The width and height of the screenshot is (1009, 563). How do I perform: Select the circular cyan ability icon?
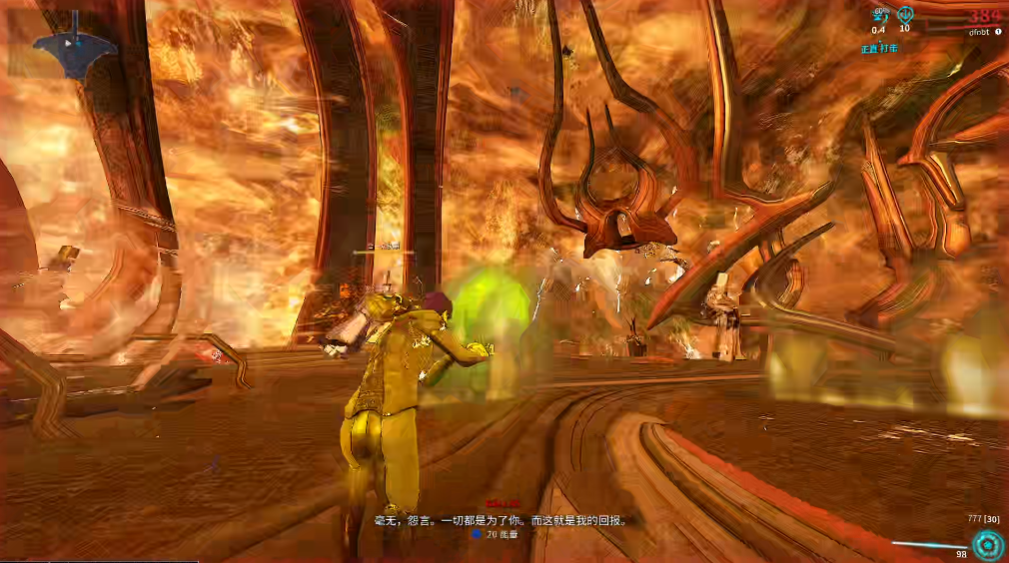[x=987, y=545]
